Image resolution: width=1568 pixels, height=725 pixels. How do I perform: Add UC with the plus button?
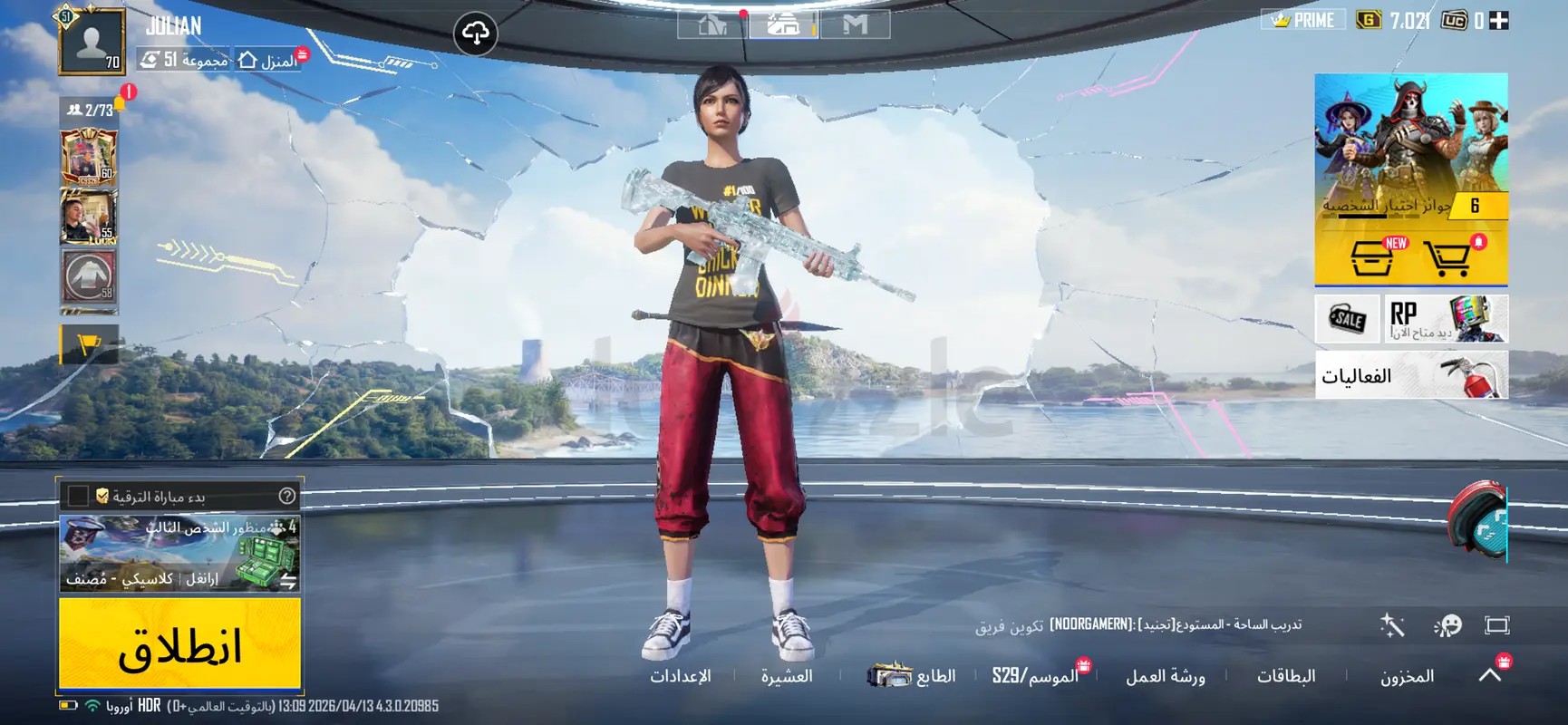point(1499,21)
